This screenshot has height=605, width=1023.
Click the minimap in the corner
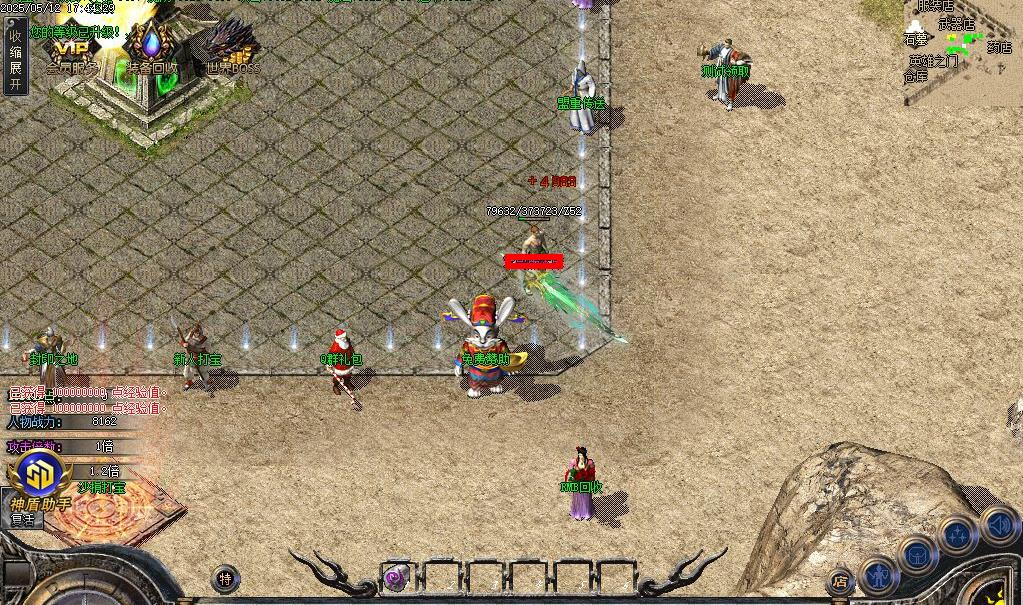pos(960,50)
